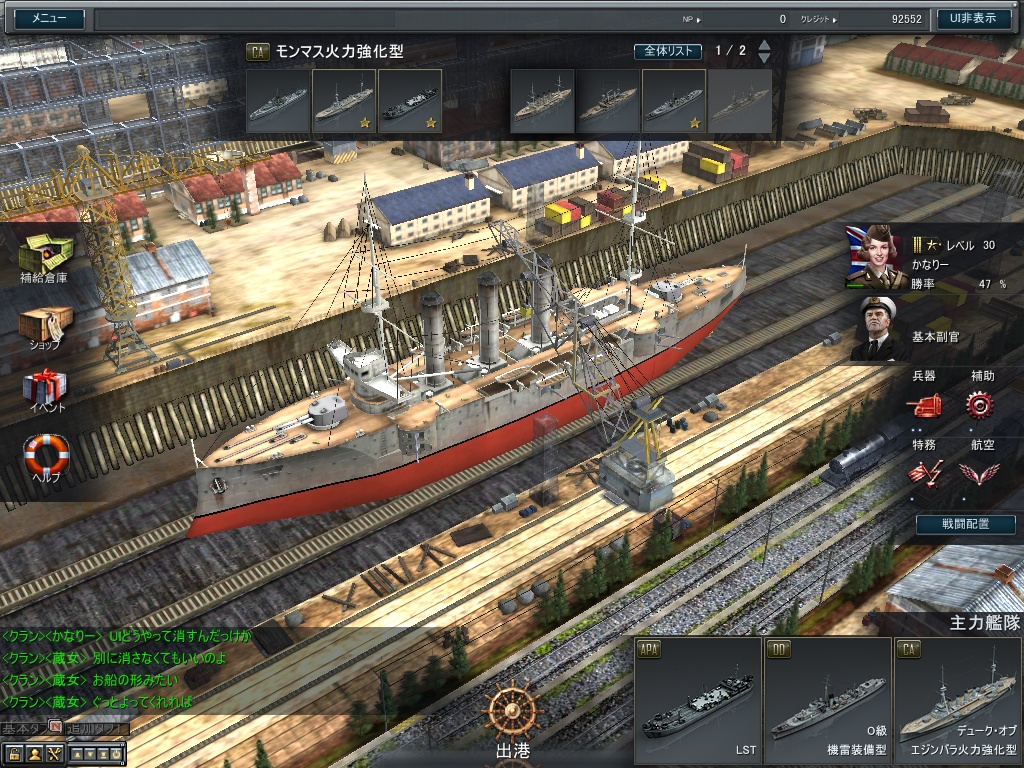Select the O級 機雷装備型 destroyer card
This screenshot has height=768, width=1024.
(827, 701)
